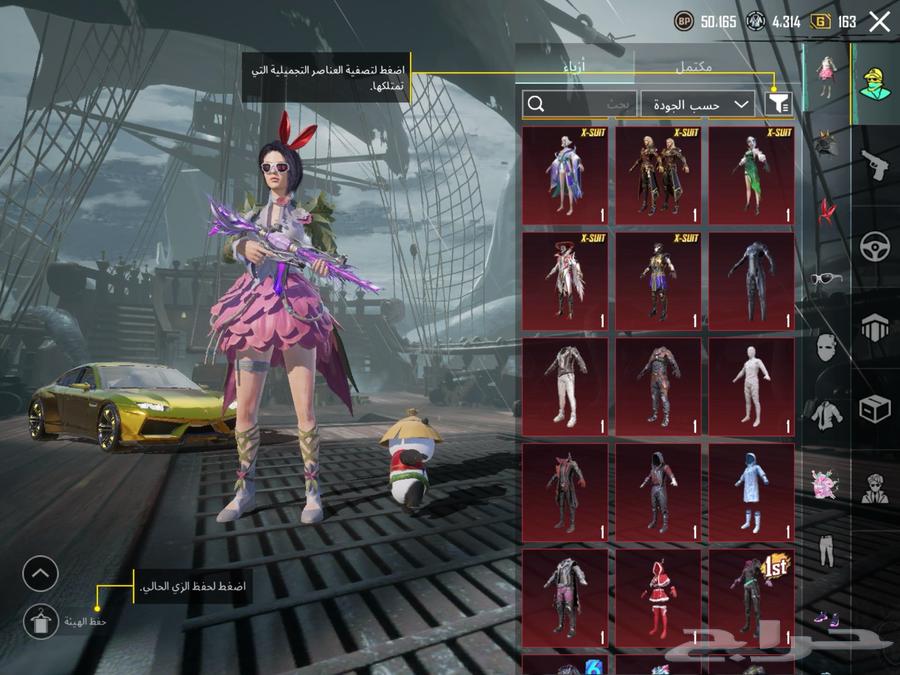
Task: Expand the up-arrow circle button
Action: [41, 574]
